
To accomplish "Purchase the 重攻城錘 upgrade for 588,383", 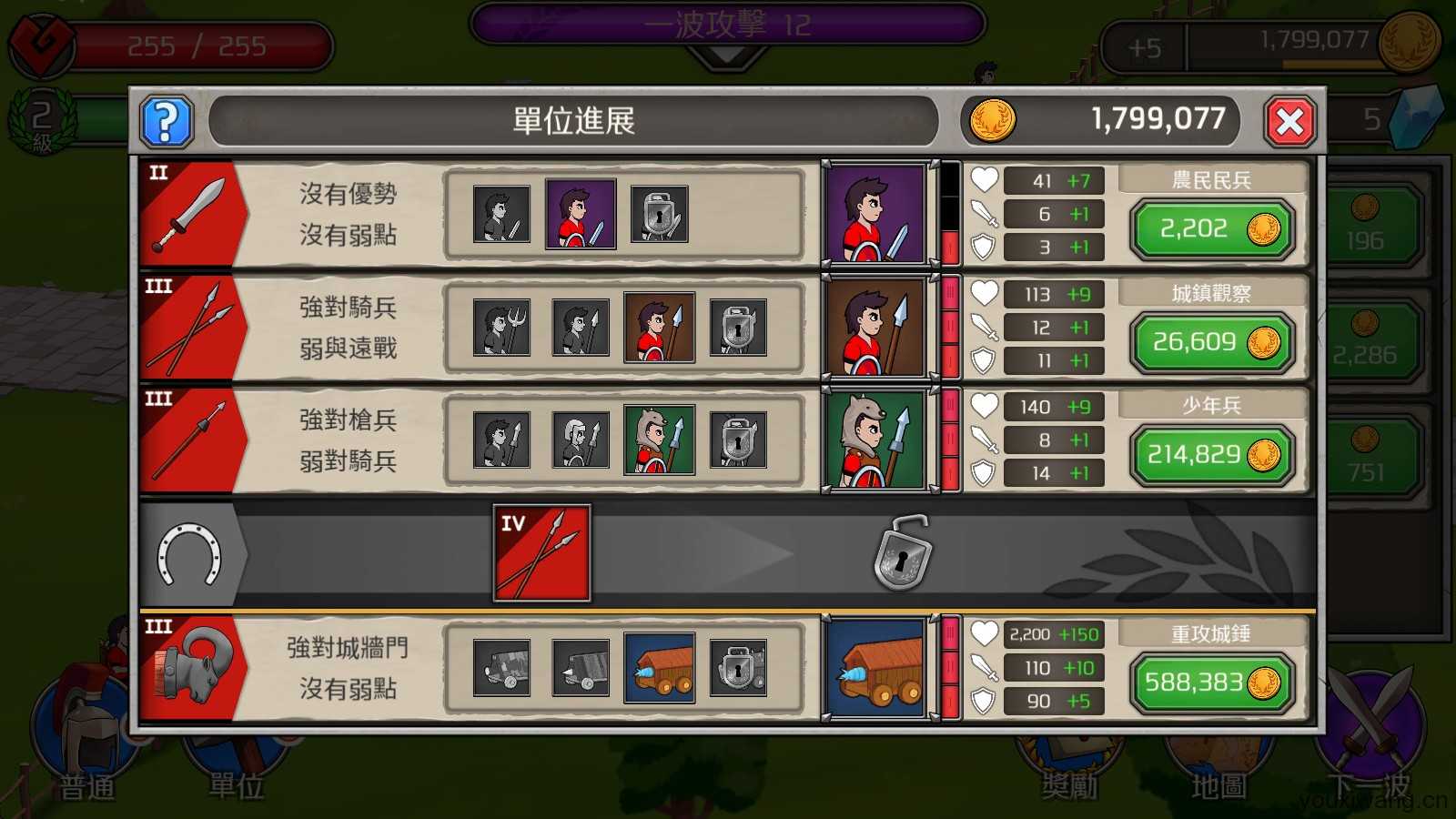I will tap(1210, 682).
